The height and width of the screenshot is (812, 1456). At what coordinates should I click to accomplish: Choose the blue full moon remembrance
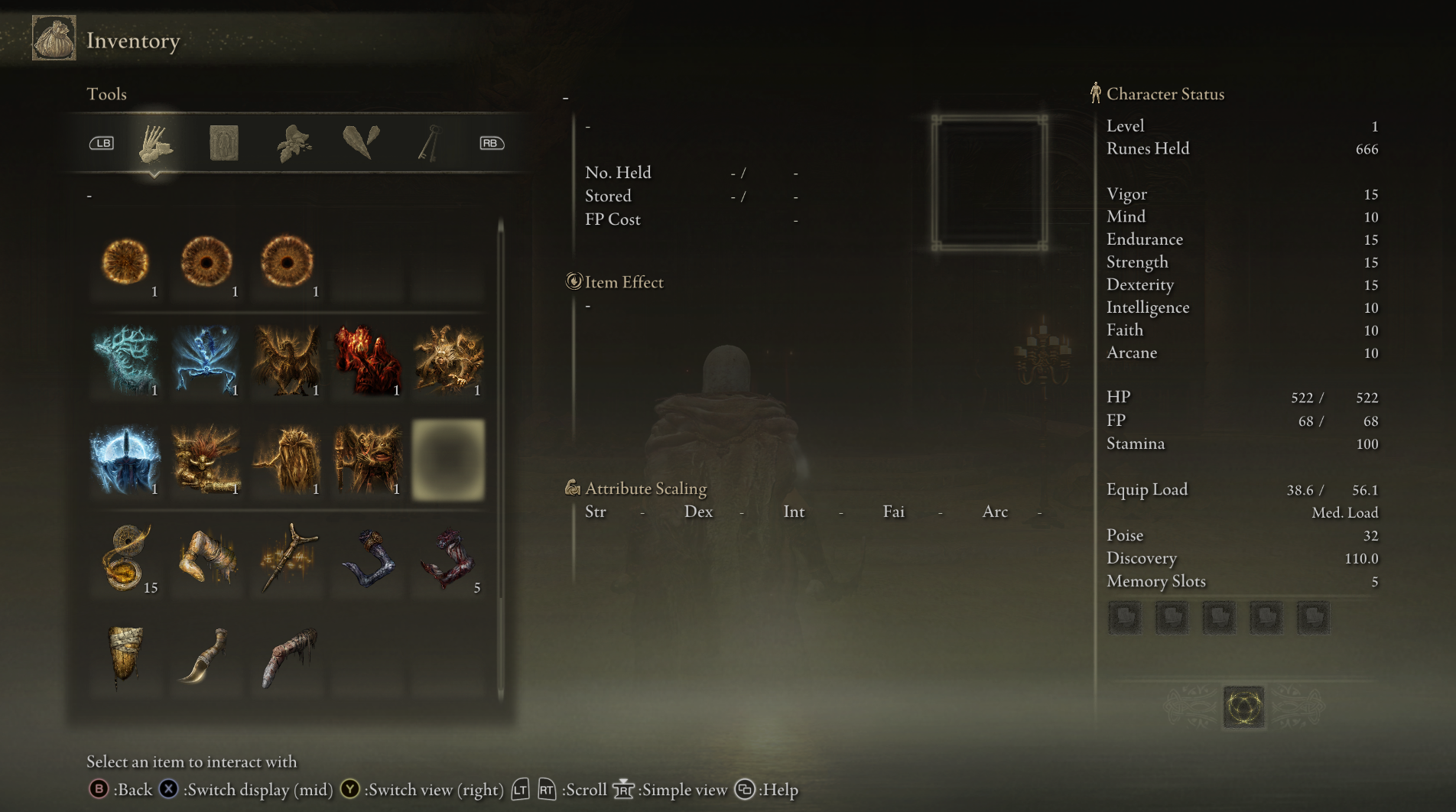pos(125,459)
